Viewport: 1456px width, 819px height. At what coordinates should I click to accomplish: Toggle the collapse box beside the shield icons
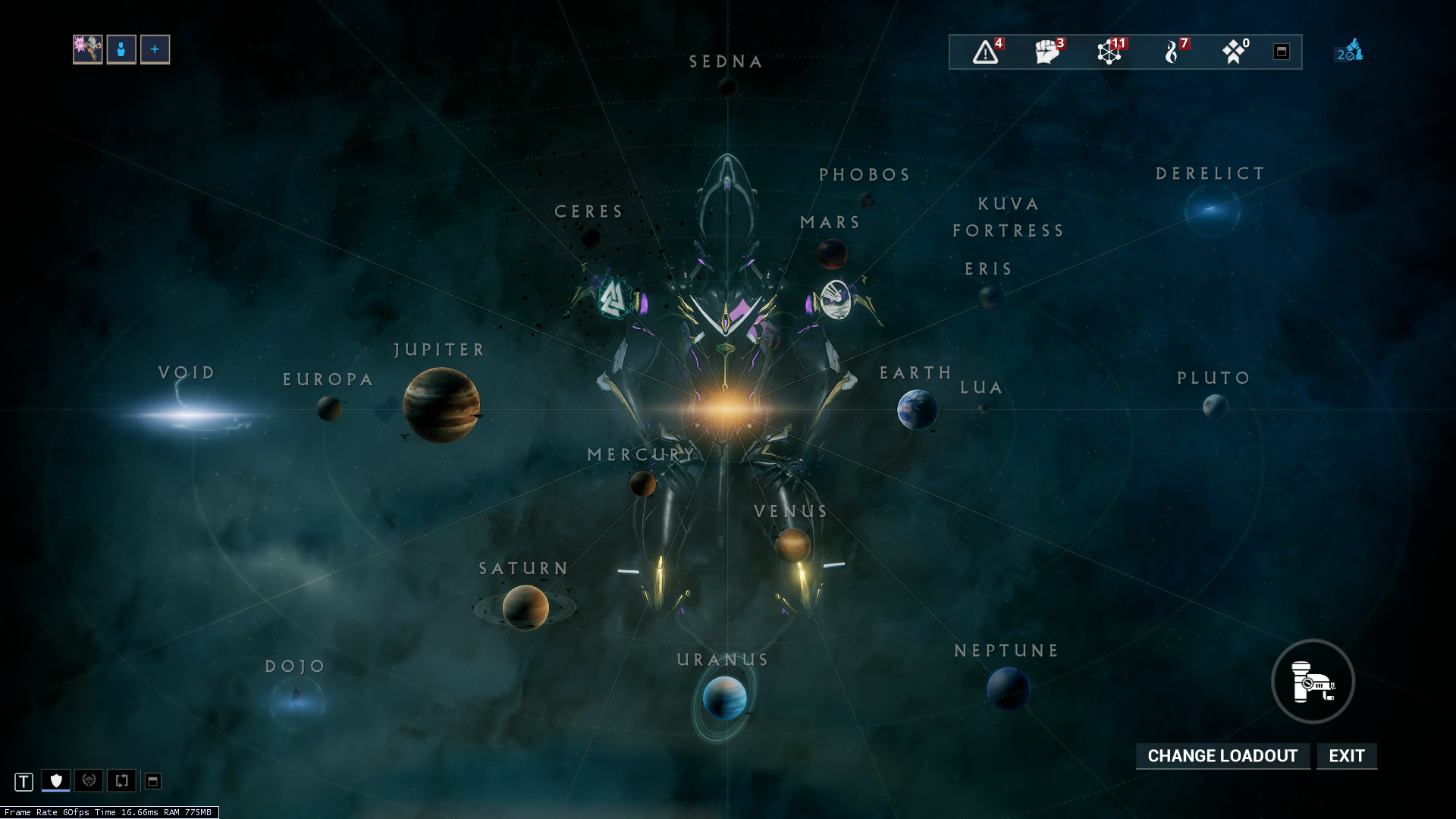coord(153,780)
